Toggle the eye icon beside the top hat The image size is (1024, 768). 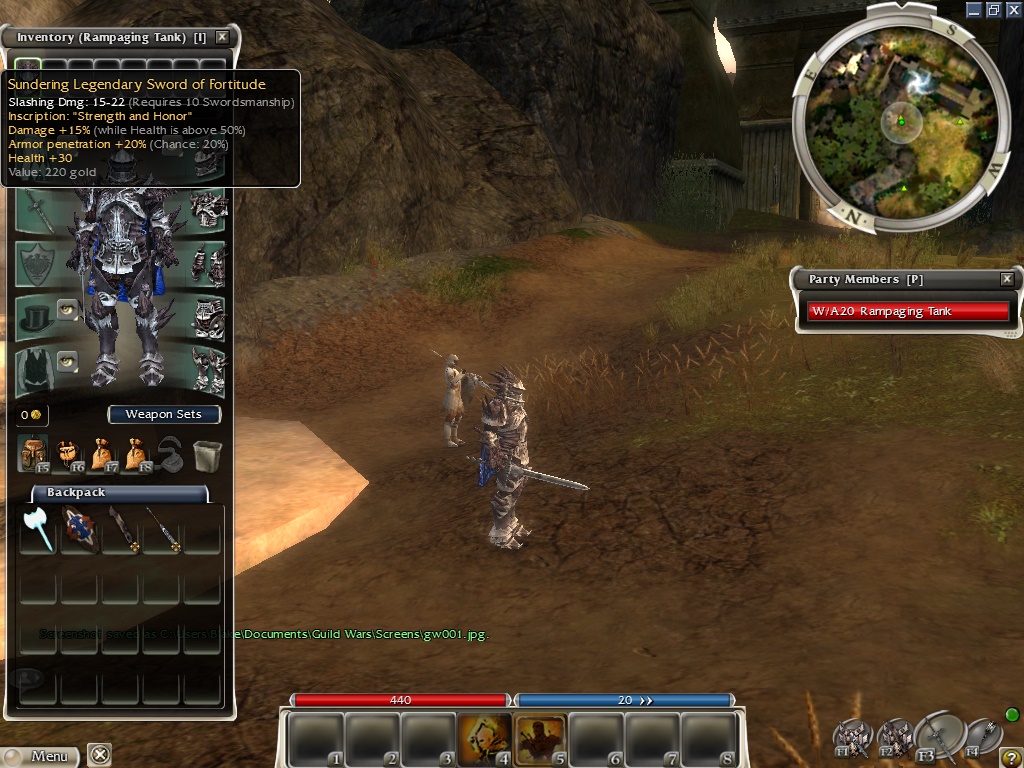pos(67,308)
